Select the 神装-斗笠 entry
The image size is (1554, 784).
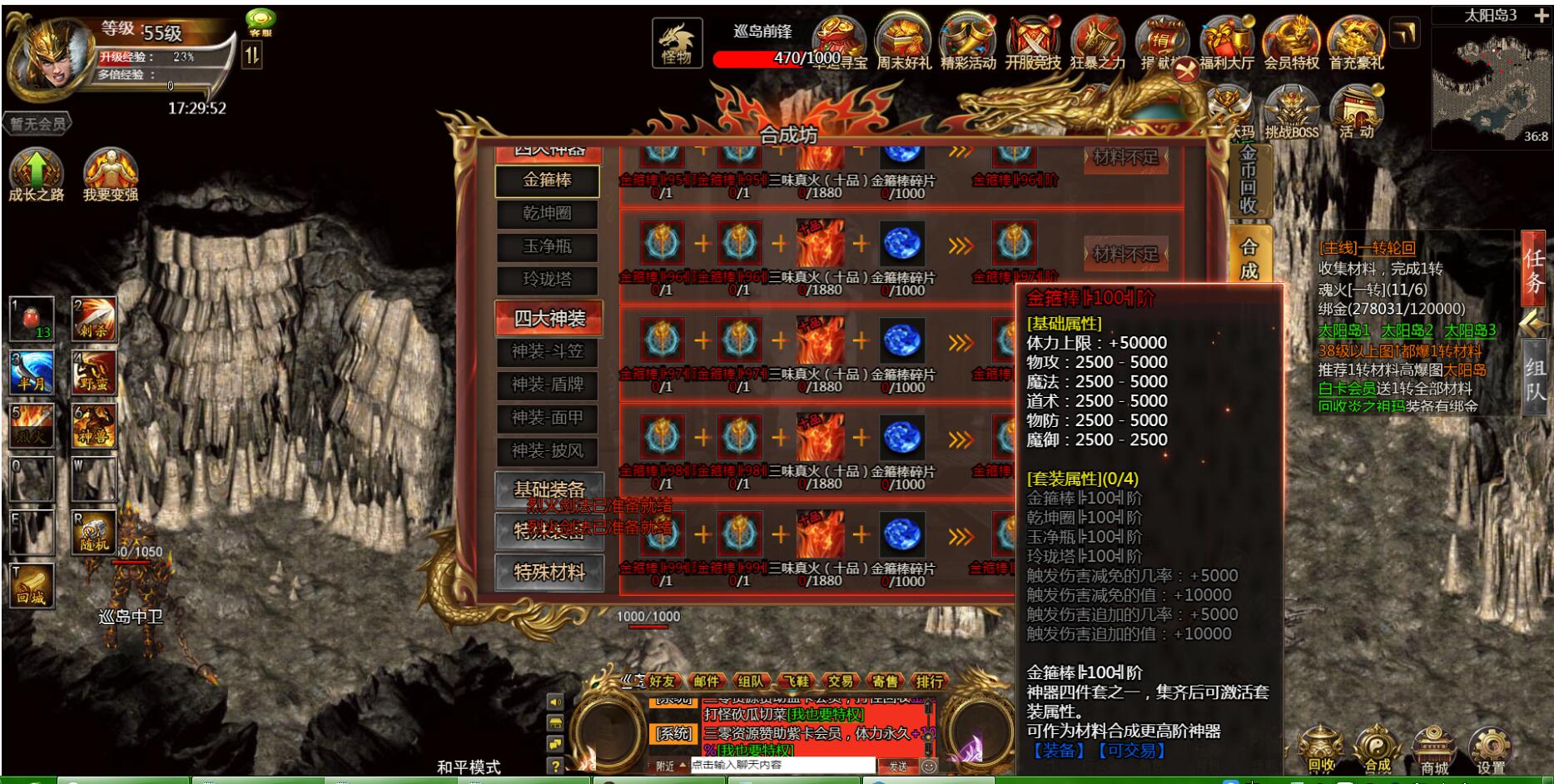(x=547, y=352)
